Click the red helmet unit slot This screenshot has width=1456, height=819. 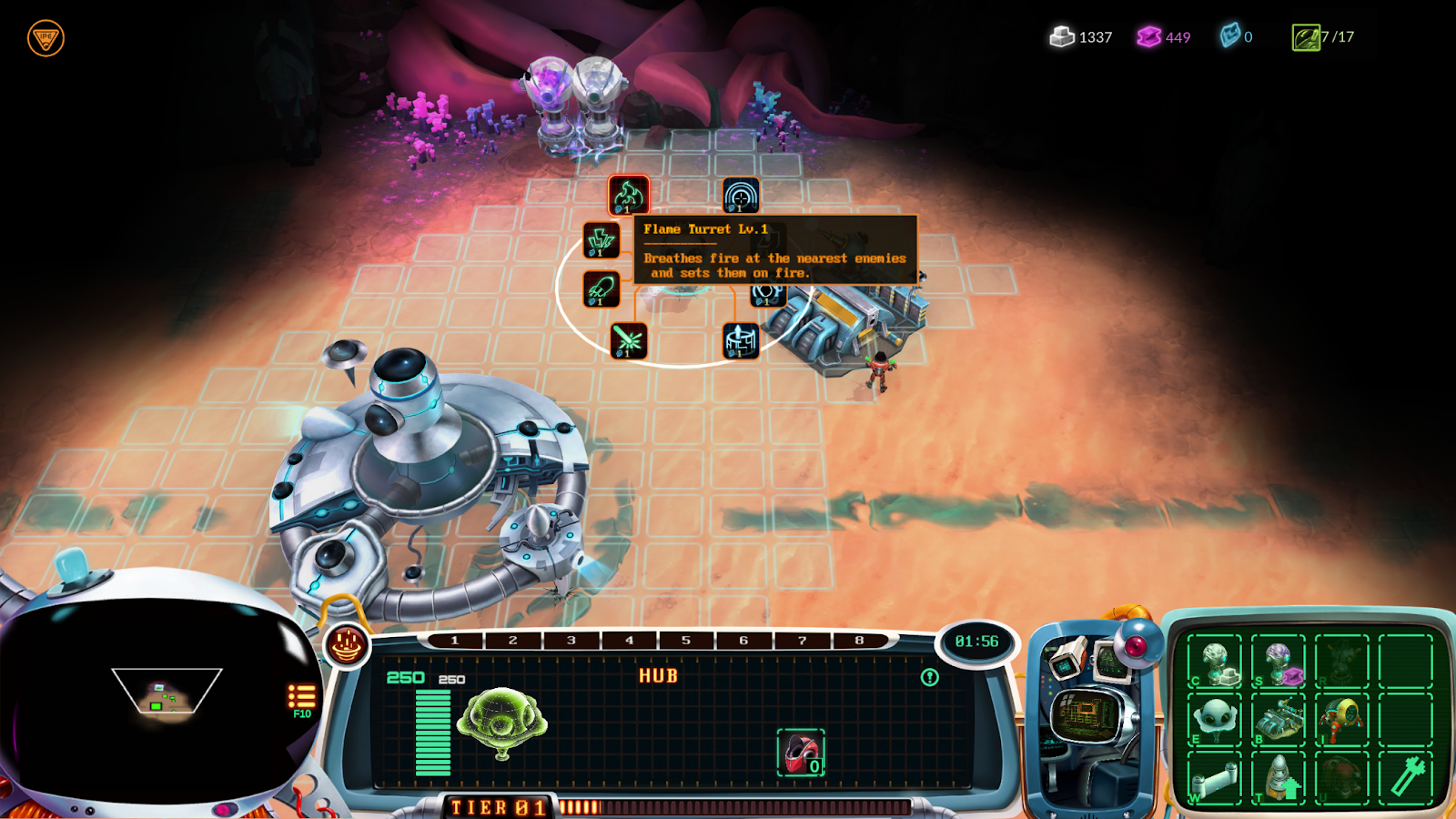coord(801,753)
